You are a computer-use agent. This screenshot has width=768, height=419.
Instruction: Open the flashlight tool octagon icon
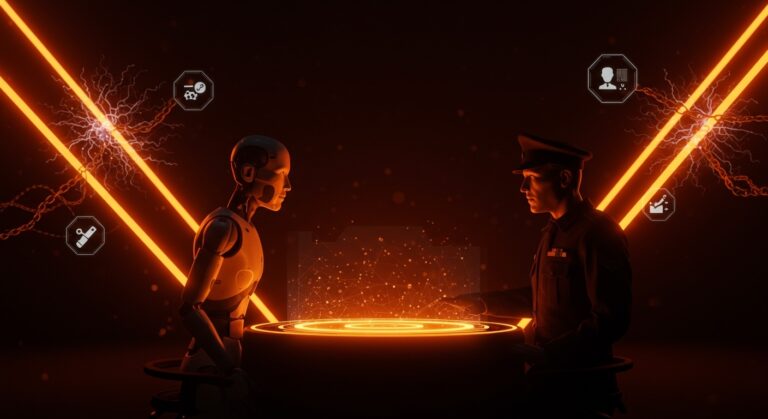click(85, 235)
